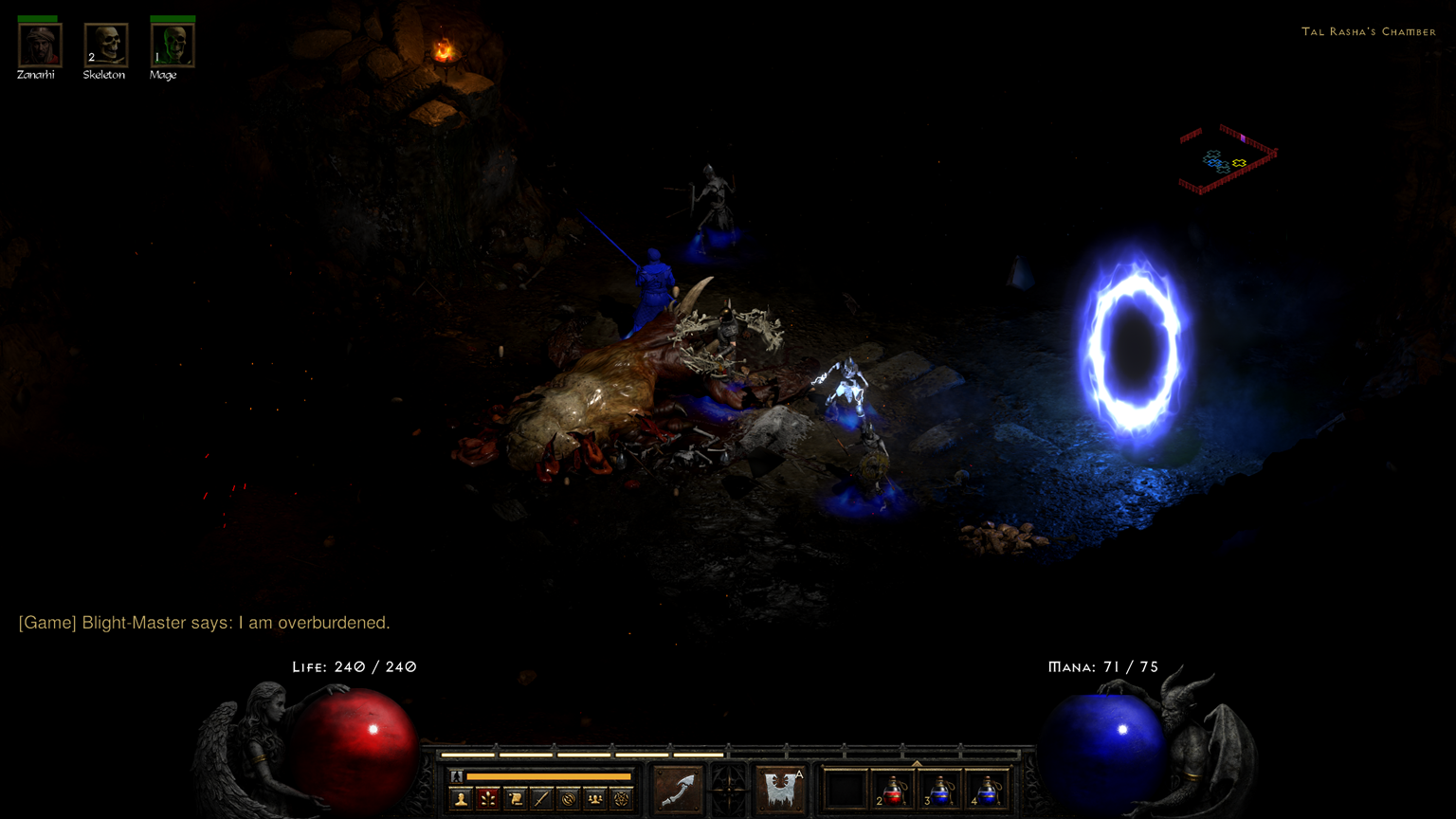Use the mana potion in belt slot 4

(x=987, y=790)
